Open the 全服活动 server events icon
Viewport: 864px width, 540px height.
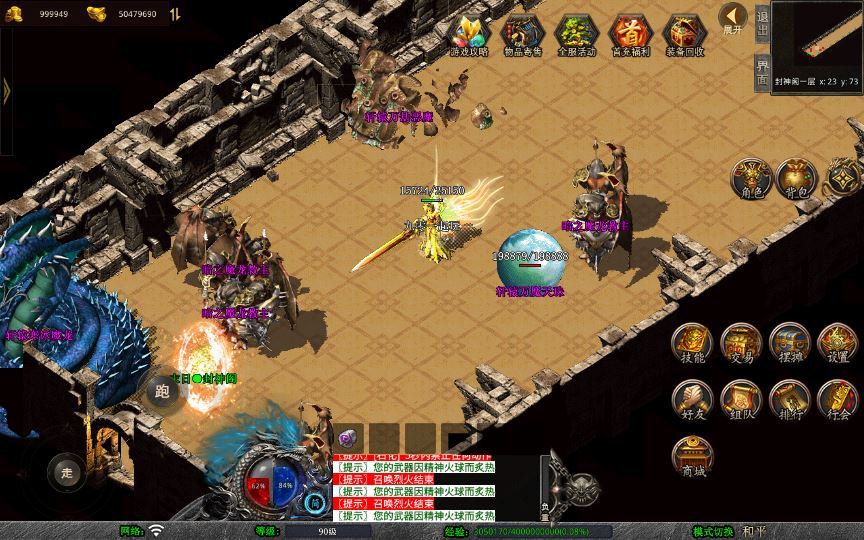(x=575, y=36)
